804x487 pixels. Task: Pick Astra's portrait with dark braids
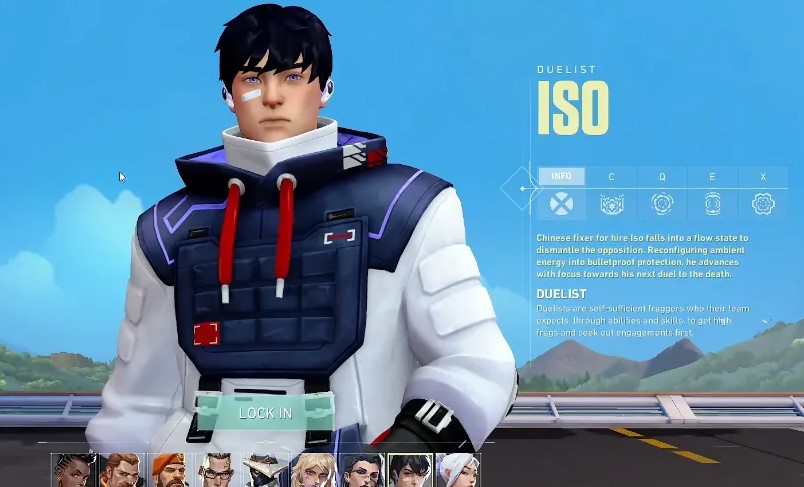click(73, 470)
